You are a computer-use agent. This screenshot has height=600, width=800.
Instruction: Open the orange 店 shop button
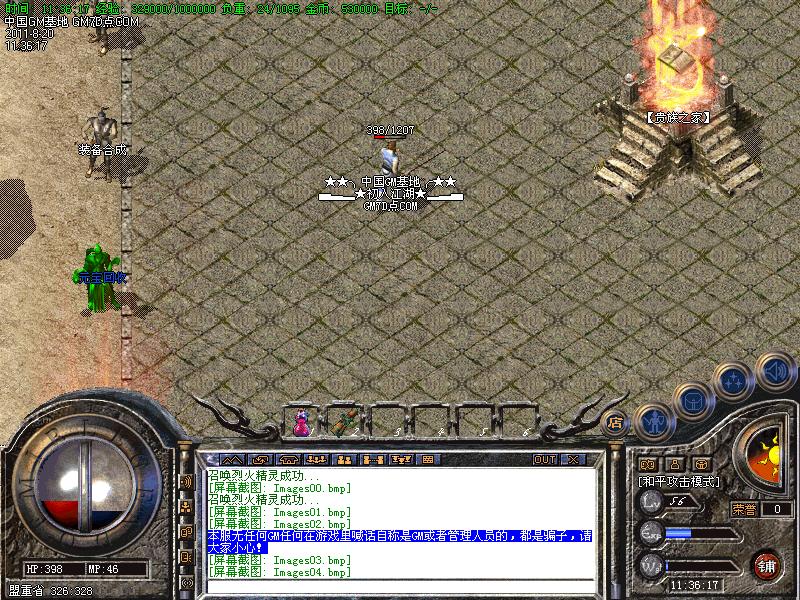(x=616, y=422)
